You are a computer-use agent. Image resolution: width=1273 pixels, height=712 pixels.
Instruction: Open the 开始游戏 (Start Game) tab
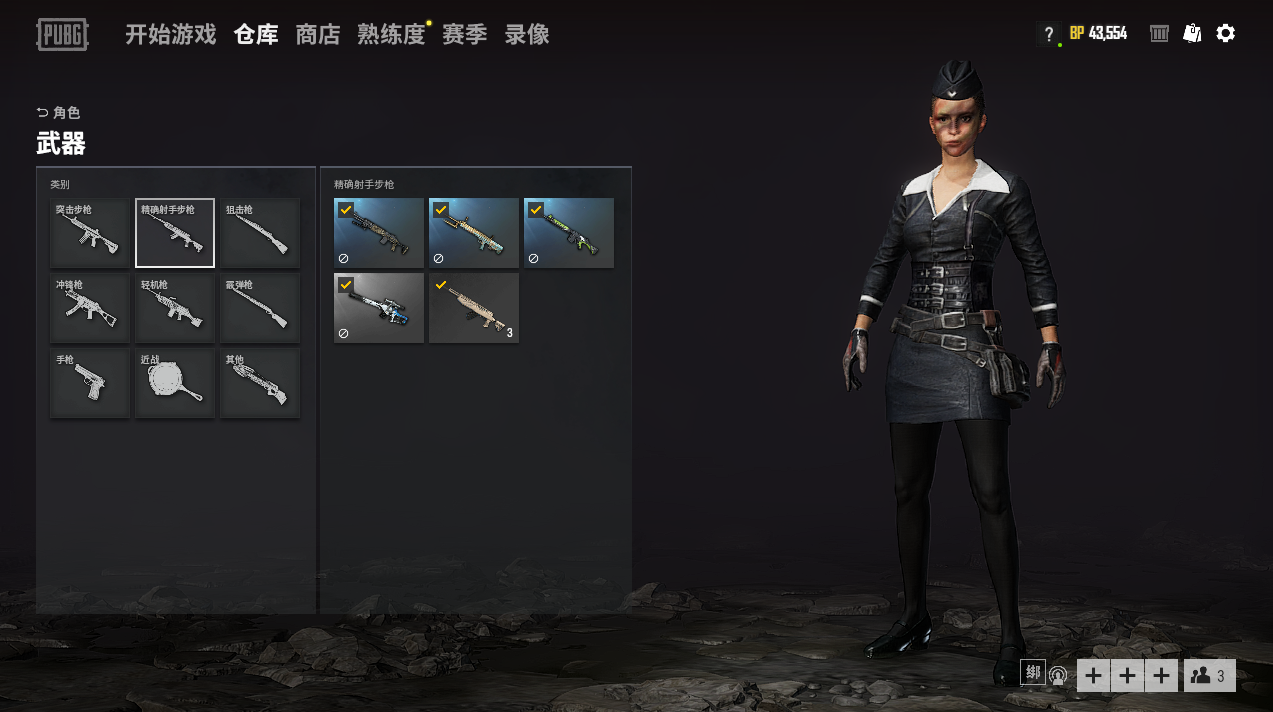click(x=170, y=35)
